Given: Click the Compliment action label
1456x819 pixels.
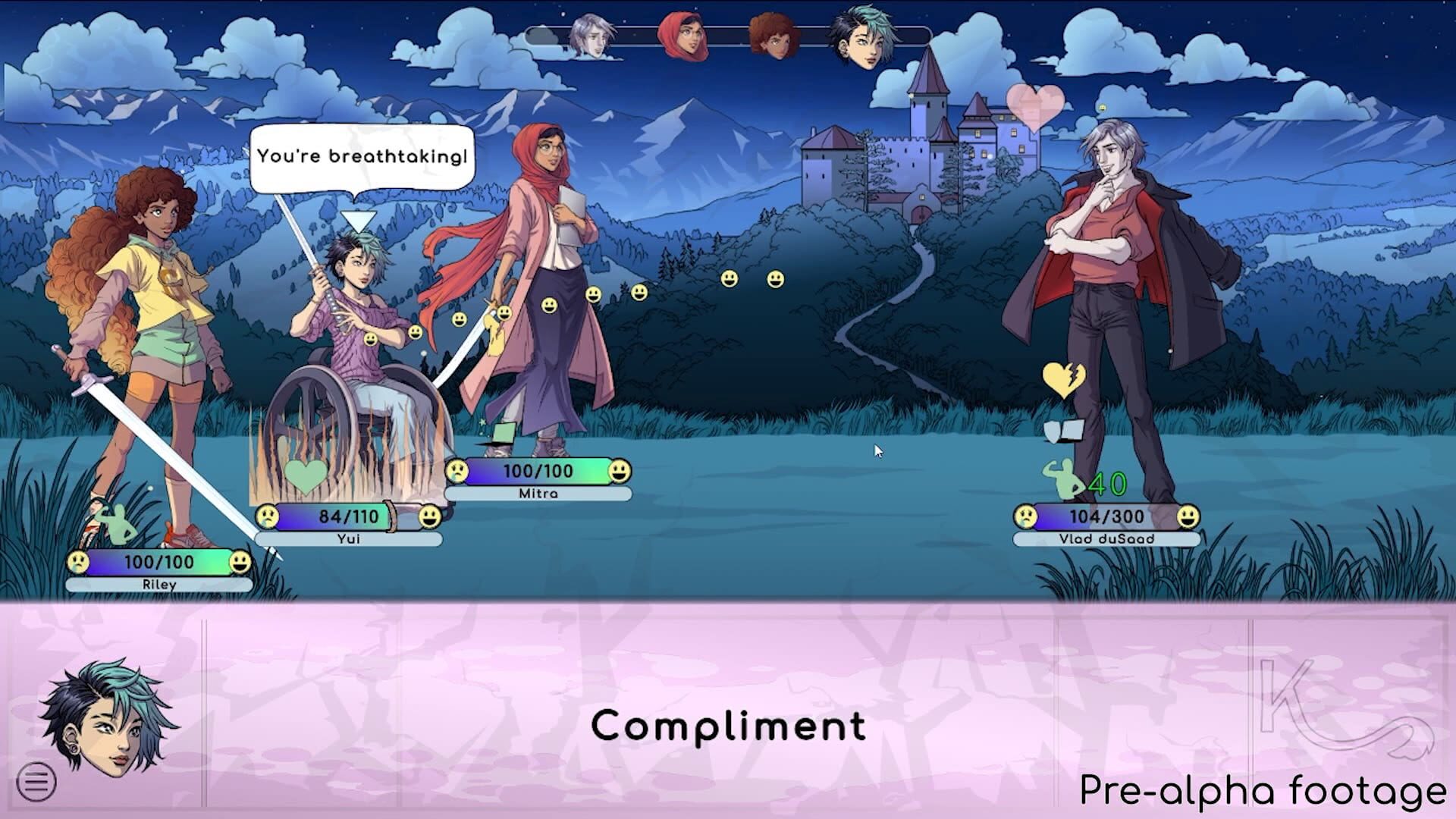Looking at the screenshot, I should point(729,726).
